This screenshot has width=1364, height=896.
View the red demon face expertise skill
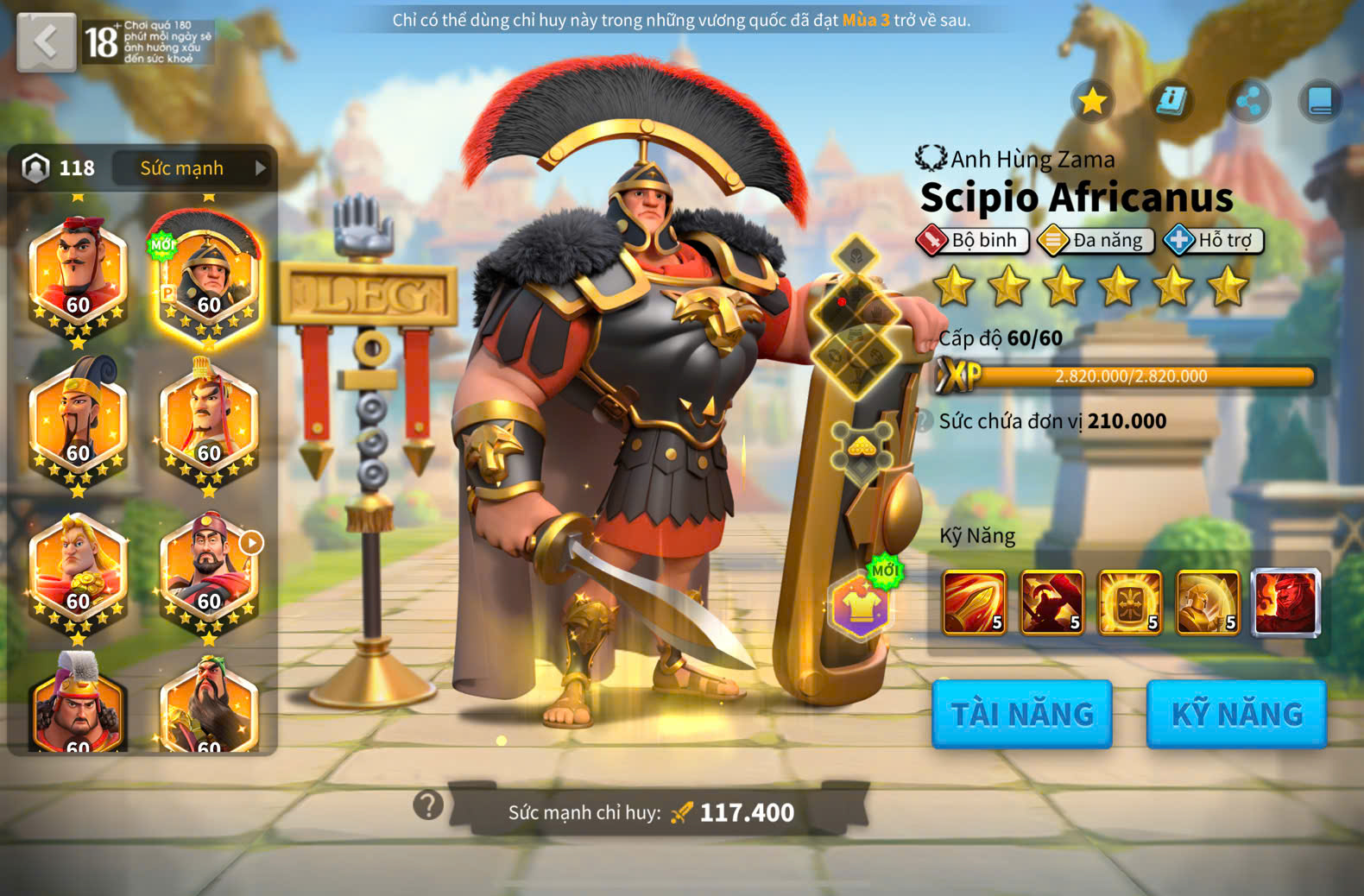click(1285, 602)
